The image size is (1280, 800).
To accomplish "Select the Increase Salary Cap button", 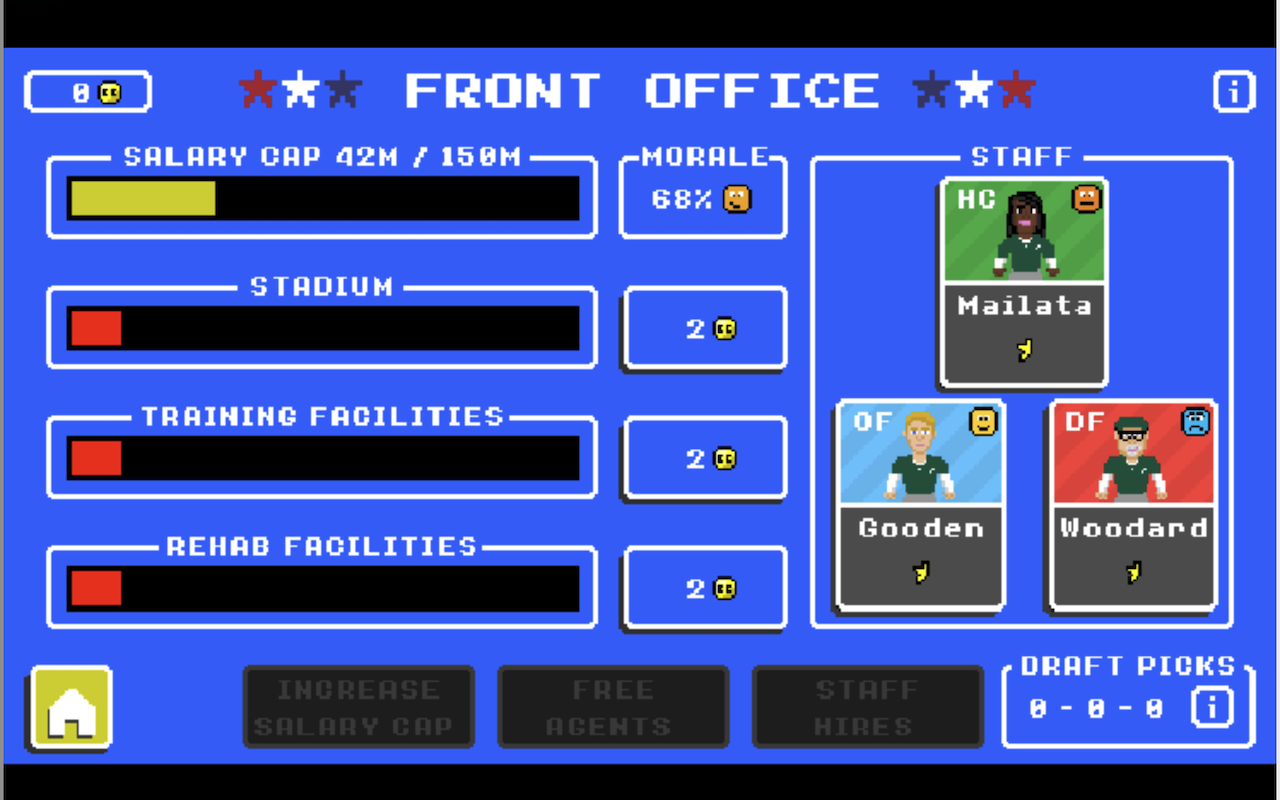I will click(358, 706).
